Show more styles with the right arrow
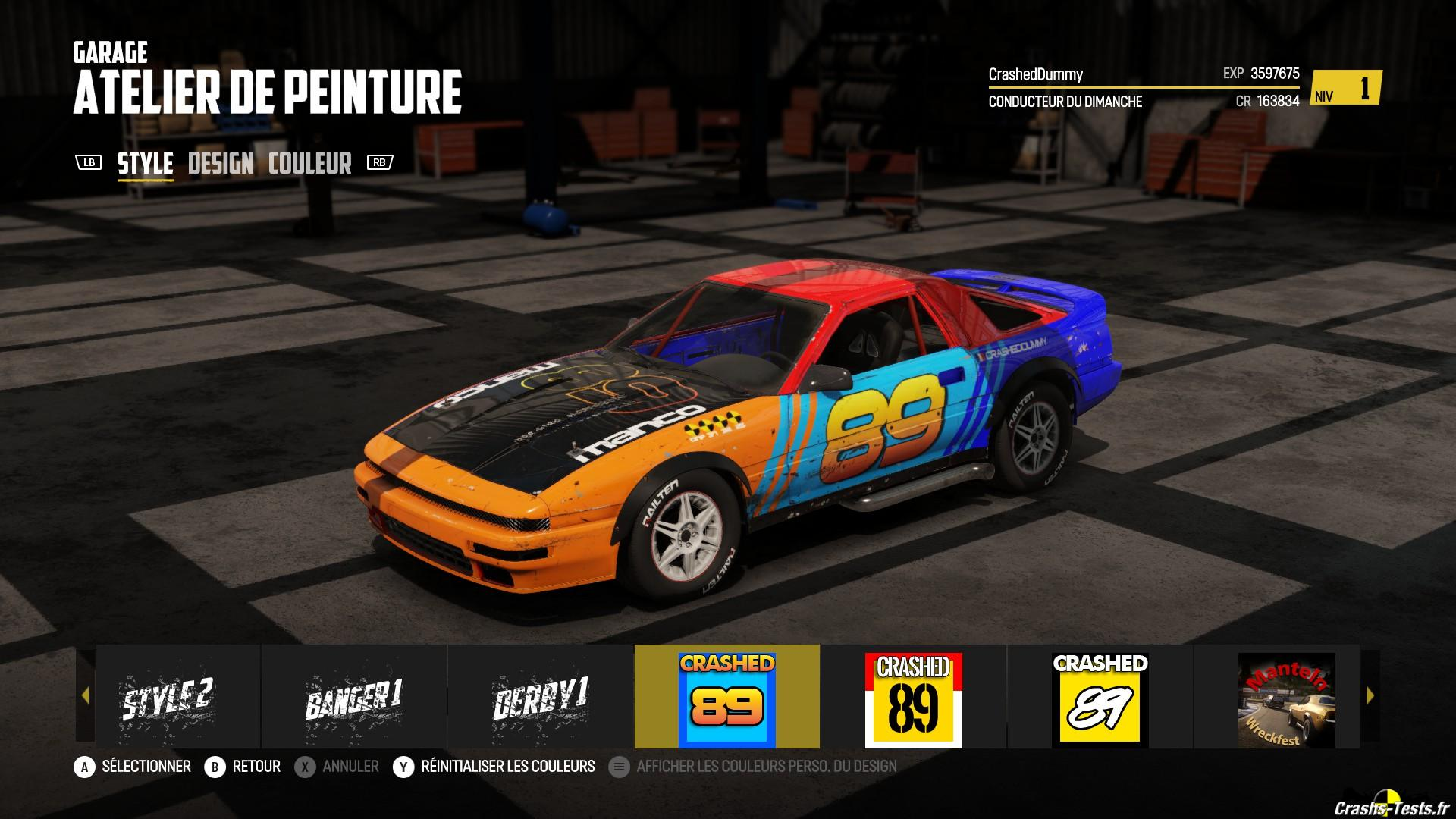The height and width of the screenshot is (819, 1456). [1370, 695]
